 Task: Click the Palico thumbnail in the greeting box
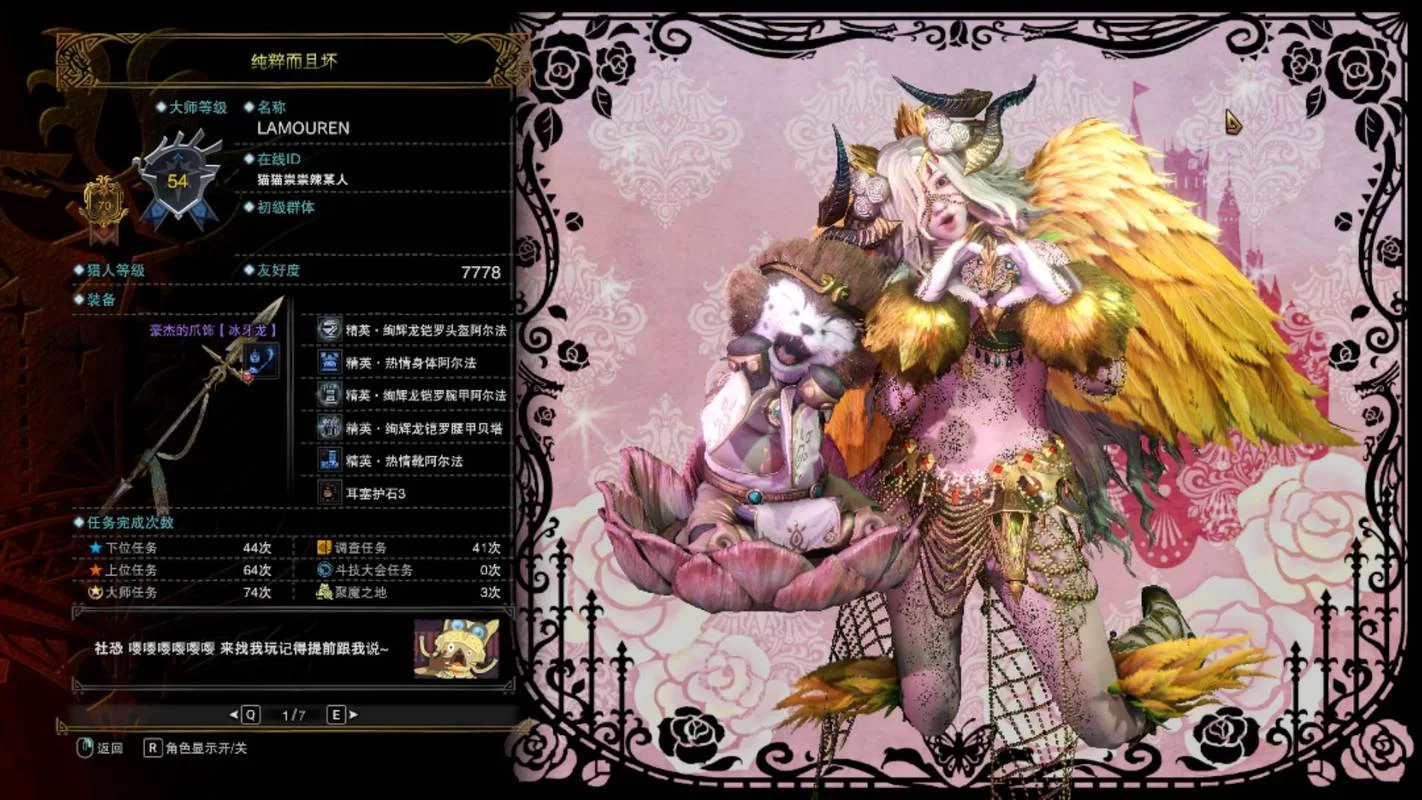[456, 648]
